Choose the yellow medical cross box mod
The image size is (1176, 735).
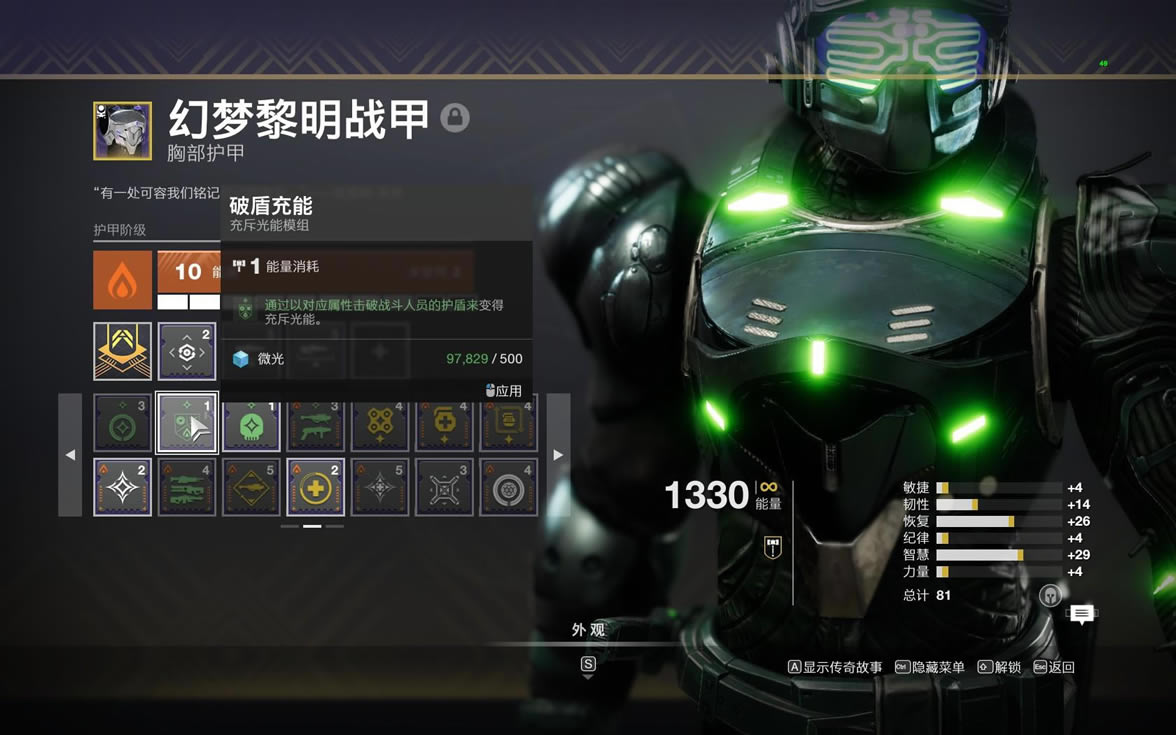coord(444,423)
